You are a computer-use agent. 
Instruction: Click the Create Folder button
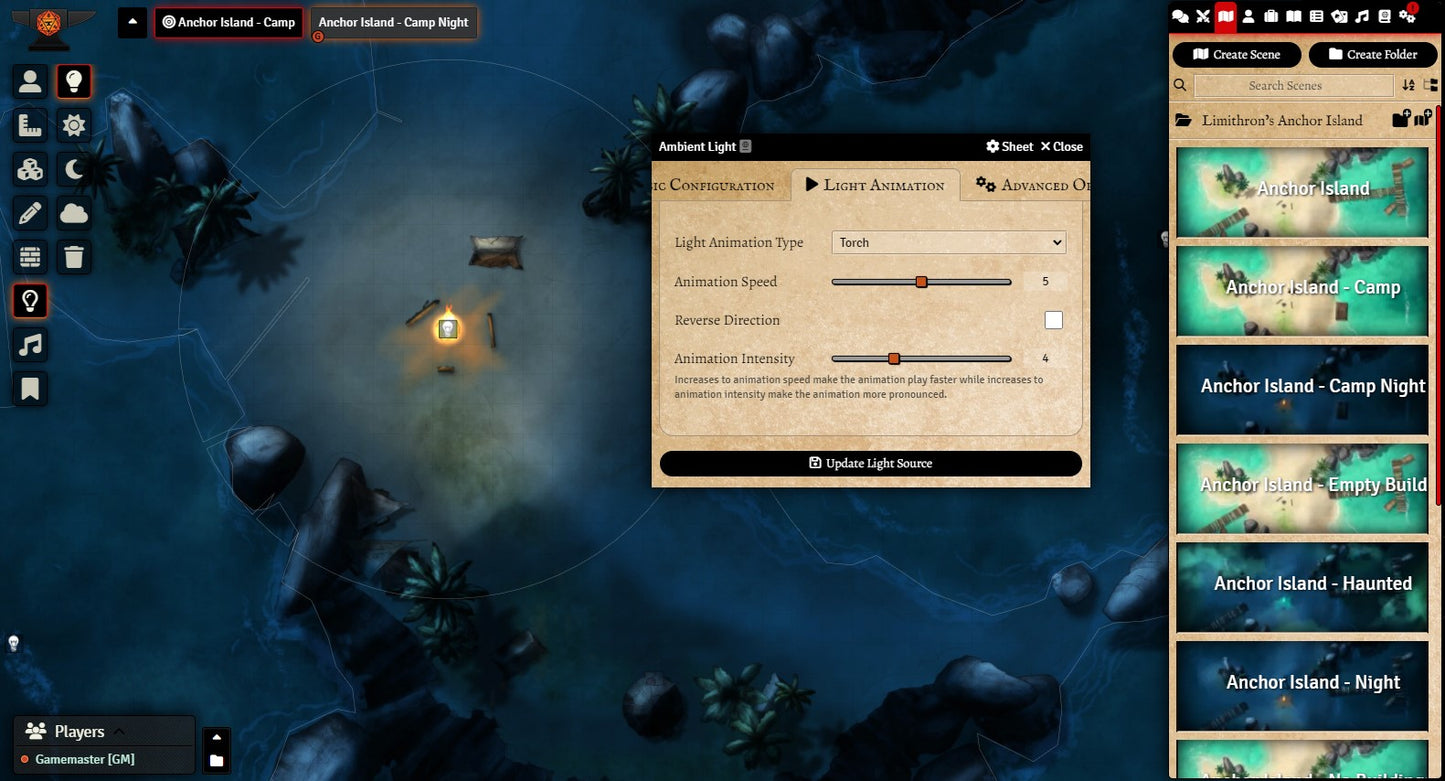[x=1372, y=55]
